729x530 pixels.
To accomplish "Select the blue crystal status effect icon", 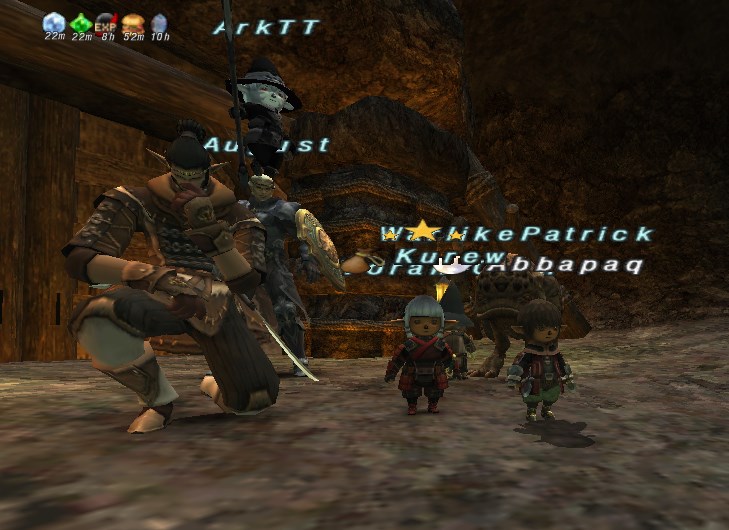I will (54, 22).
